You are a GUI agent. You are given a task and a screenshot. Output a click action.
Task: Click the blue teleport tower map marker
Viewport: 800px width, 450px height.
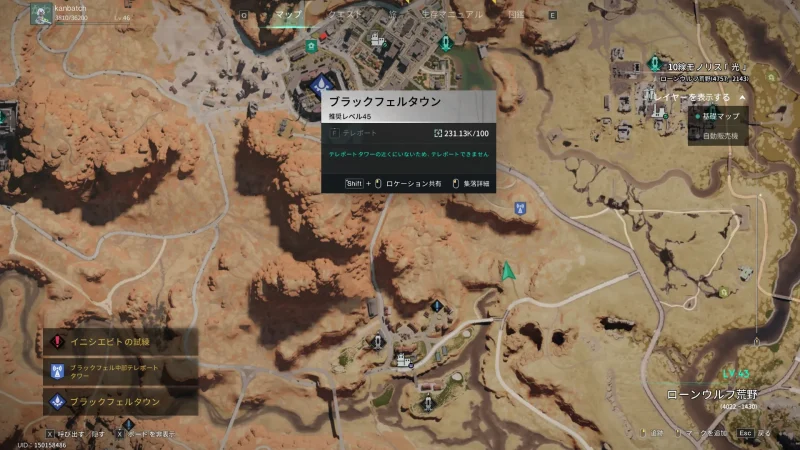tap(519, 209)
